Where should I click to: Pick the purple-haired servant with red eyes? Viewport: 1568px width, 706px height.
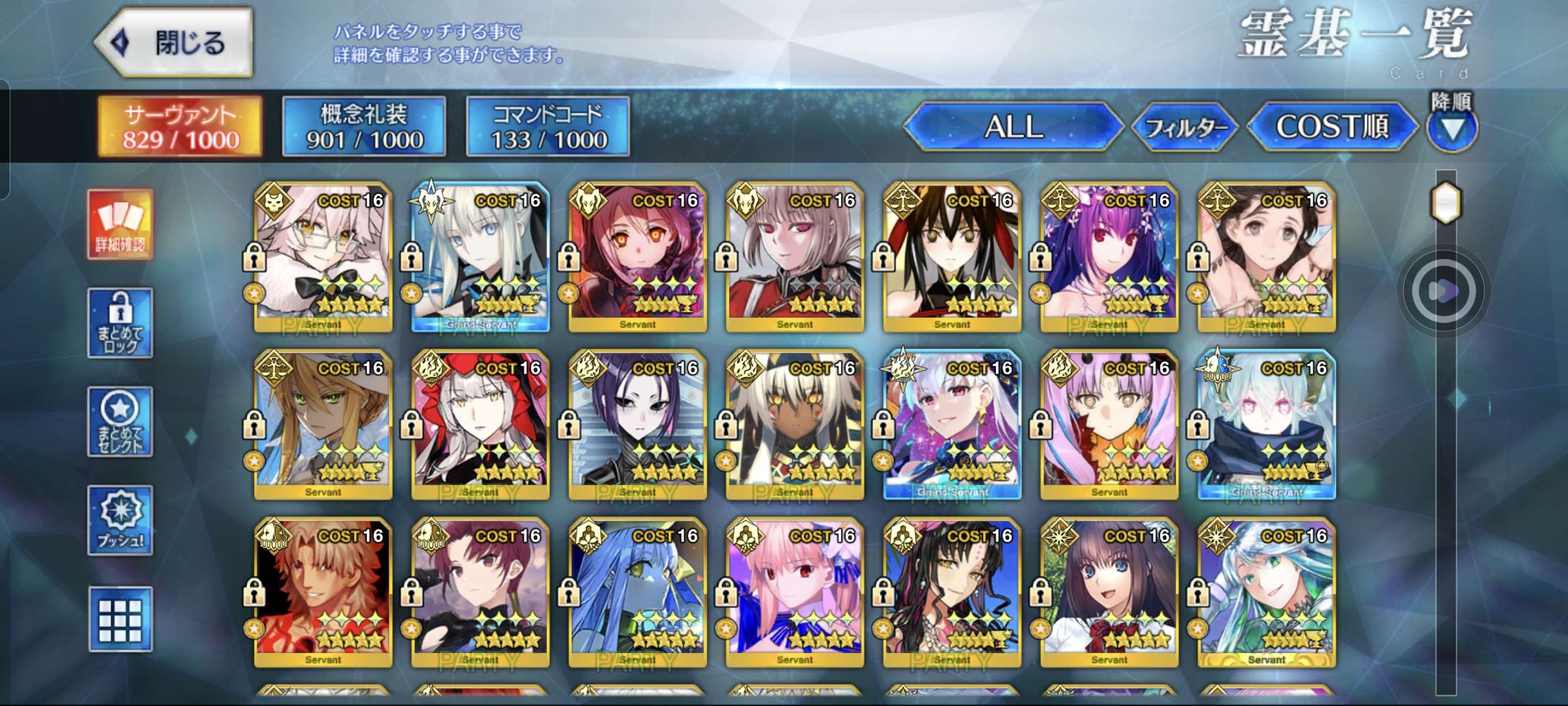coord(1109,257)
